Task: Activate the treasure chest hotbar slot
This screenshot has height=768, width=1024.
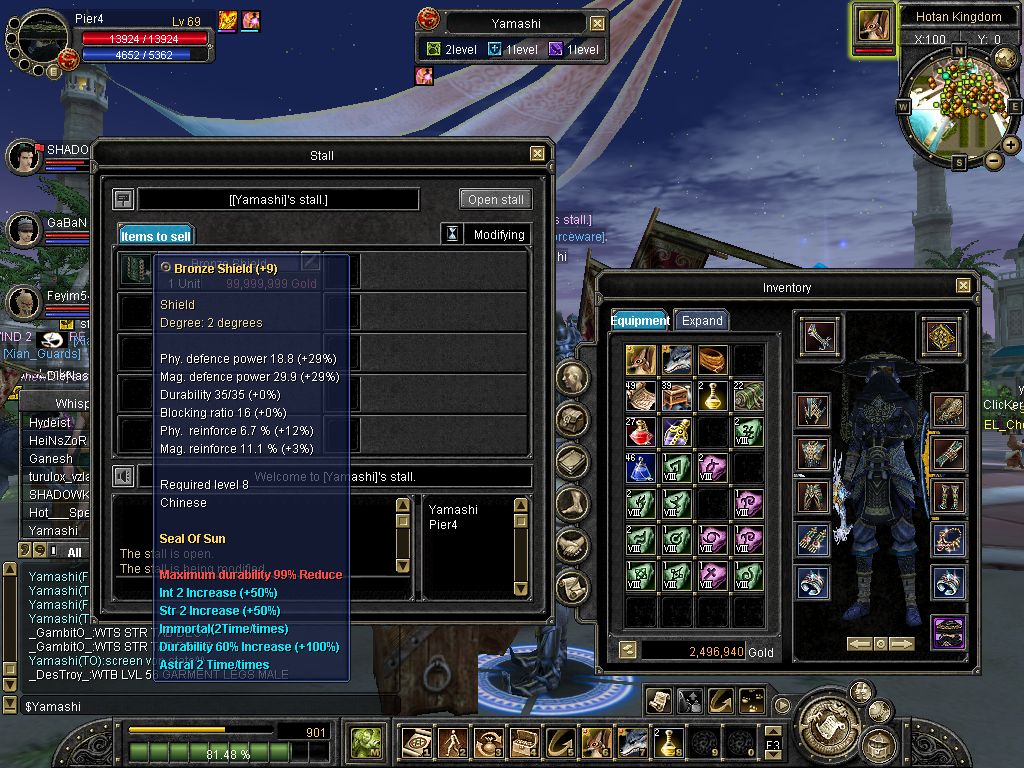Action: pyautogui.click(x=523, y=742)
